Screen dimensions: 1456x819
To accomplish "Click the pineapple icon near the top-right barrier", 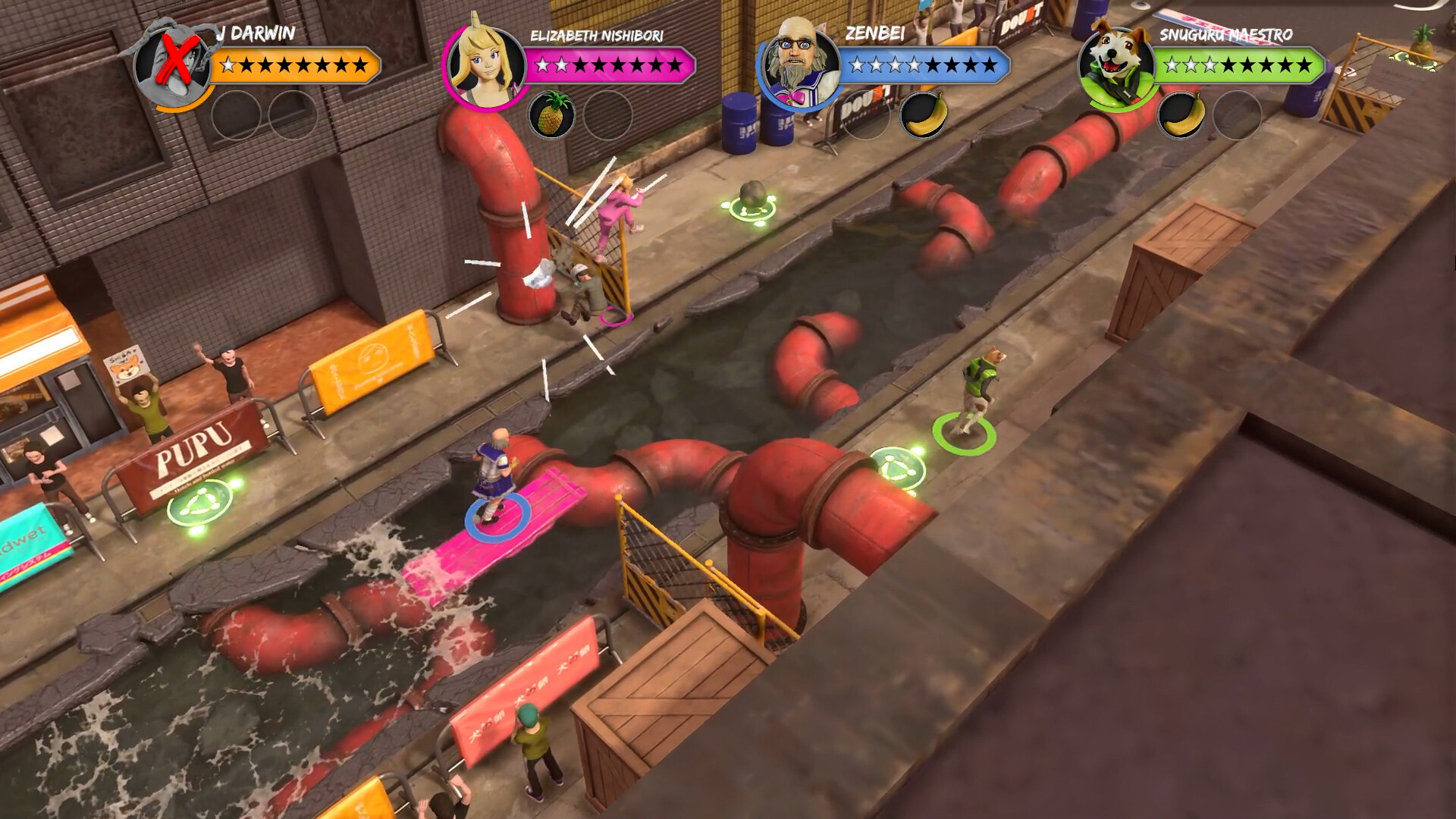I will (1423, 44).
